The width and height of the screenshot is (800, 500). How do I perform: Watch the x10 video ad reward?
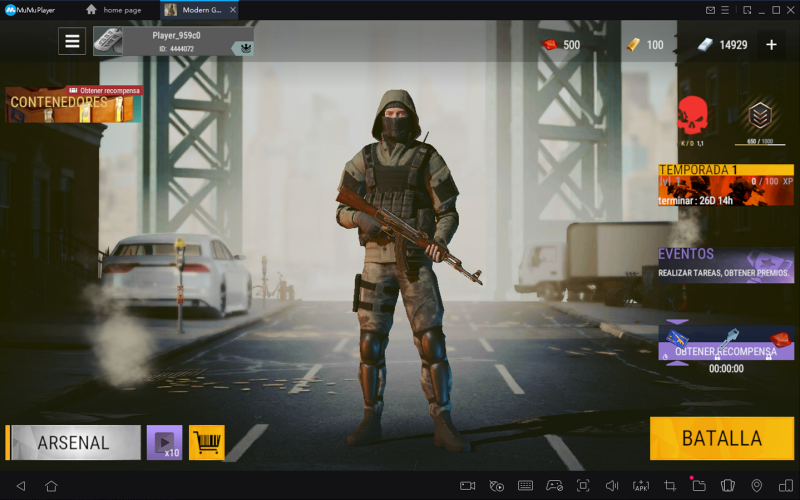164,442
